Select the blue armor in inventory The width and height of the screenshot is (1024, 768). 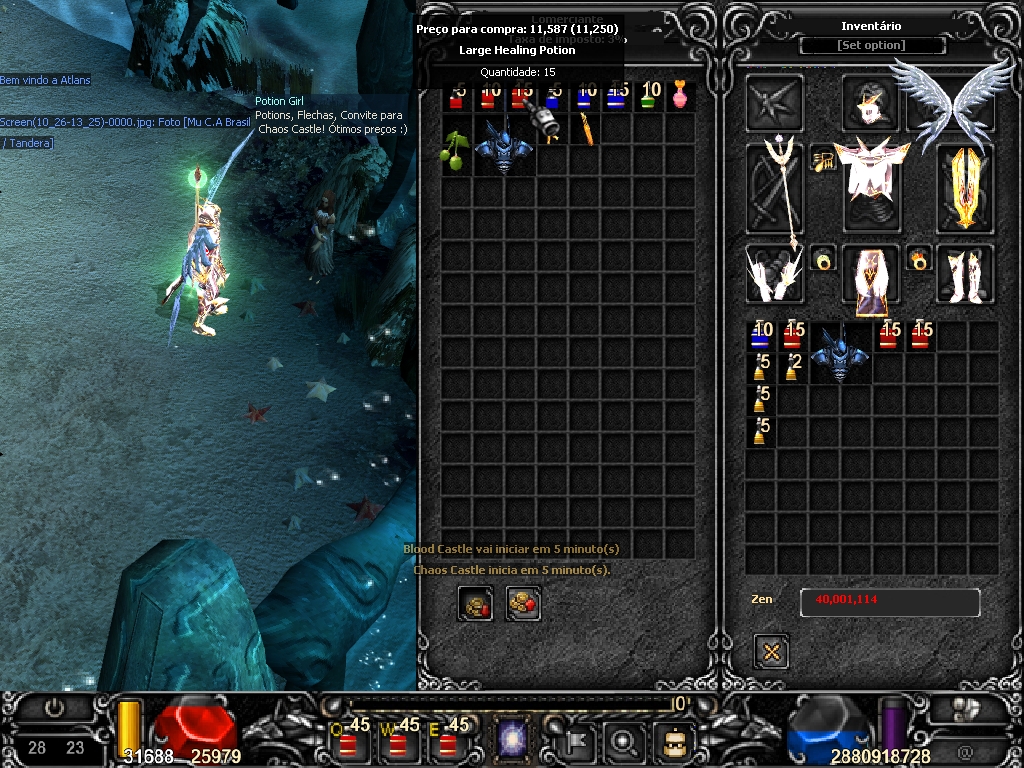pyautogui.click(x=840, y=353)
